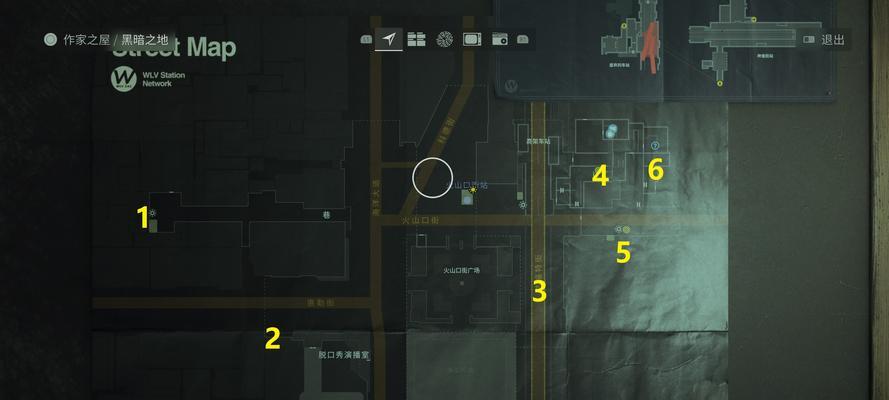Select the twin blue glowing map markers
Screen dimensions: 889x400
point(610,129)
